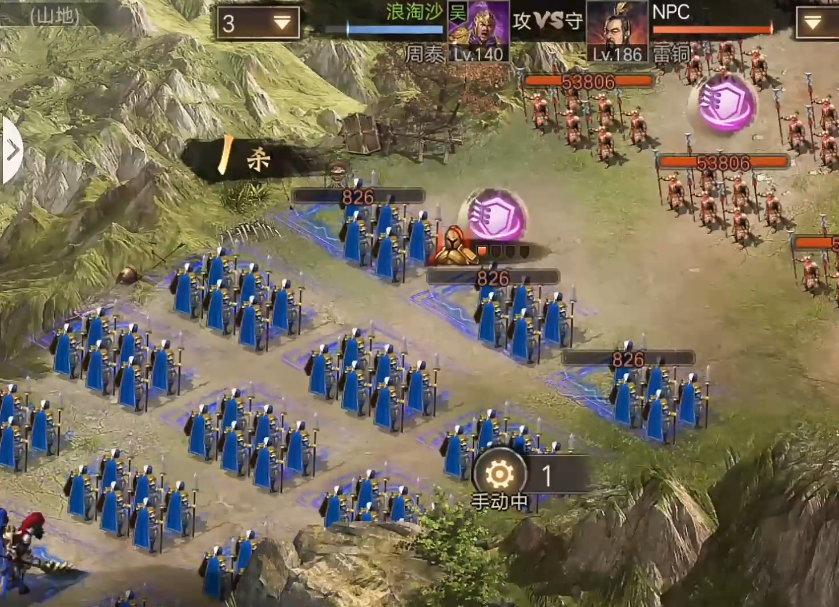Select the golden helmet general icon

point(457,246)
